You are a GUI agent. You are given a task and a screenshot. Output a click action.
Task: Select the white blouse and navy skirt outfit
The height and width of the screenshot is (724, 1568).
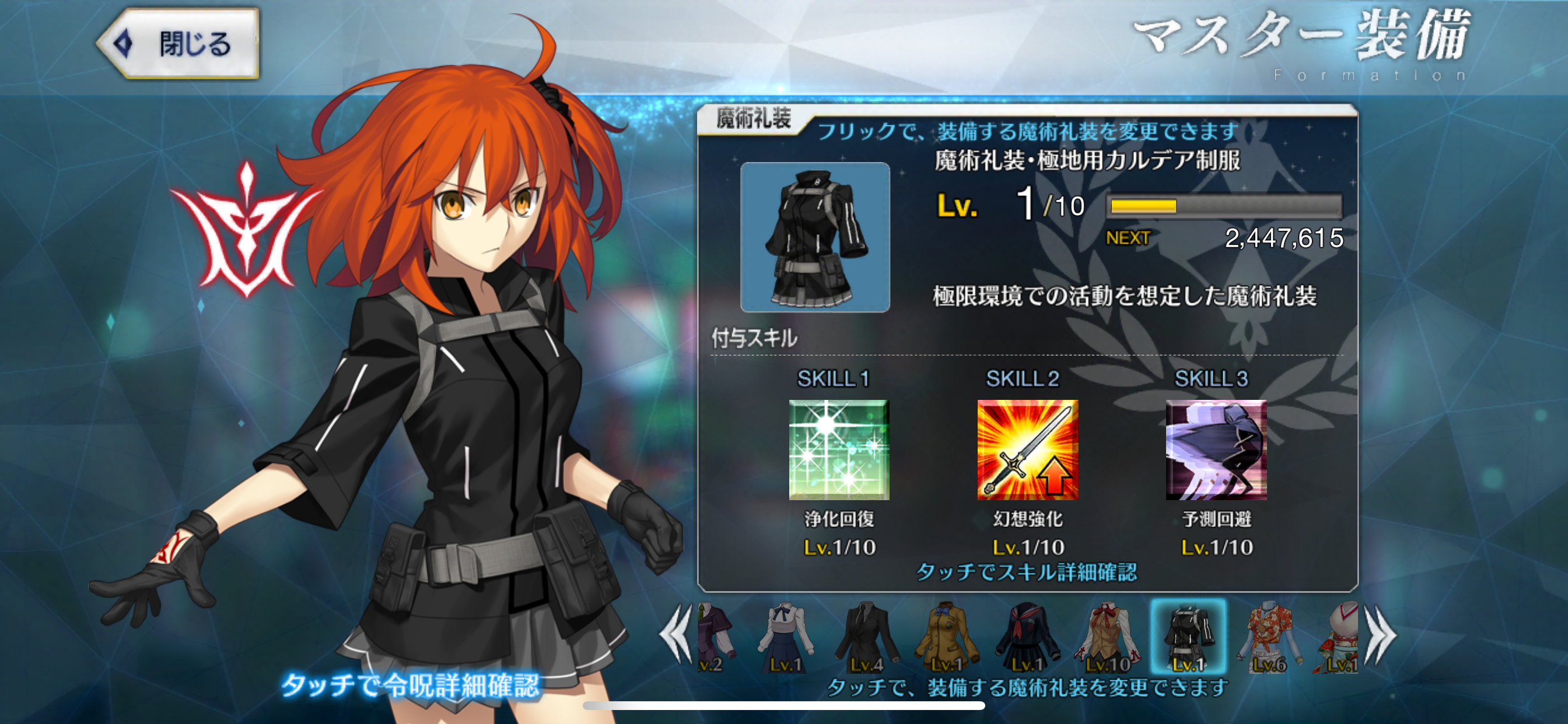coord(785,637)
